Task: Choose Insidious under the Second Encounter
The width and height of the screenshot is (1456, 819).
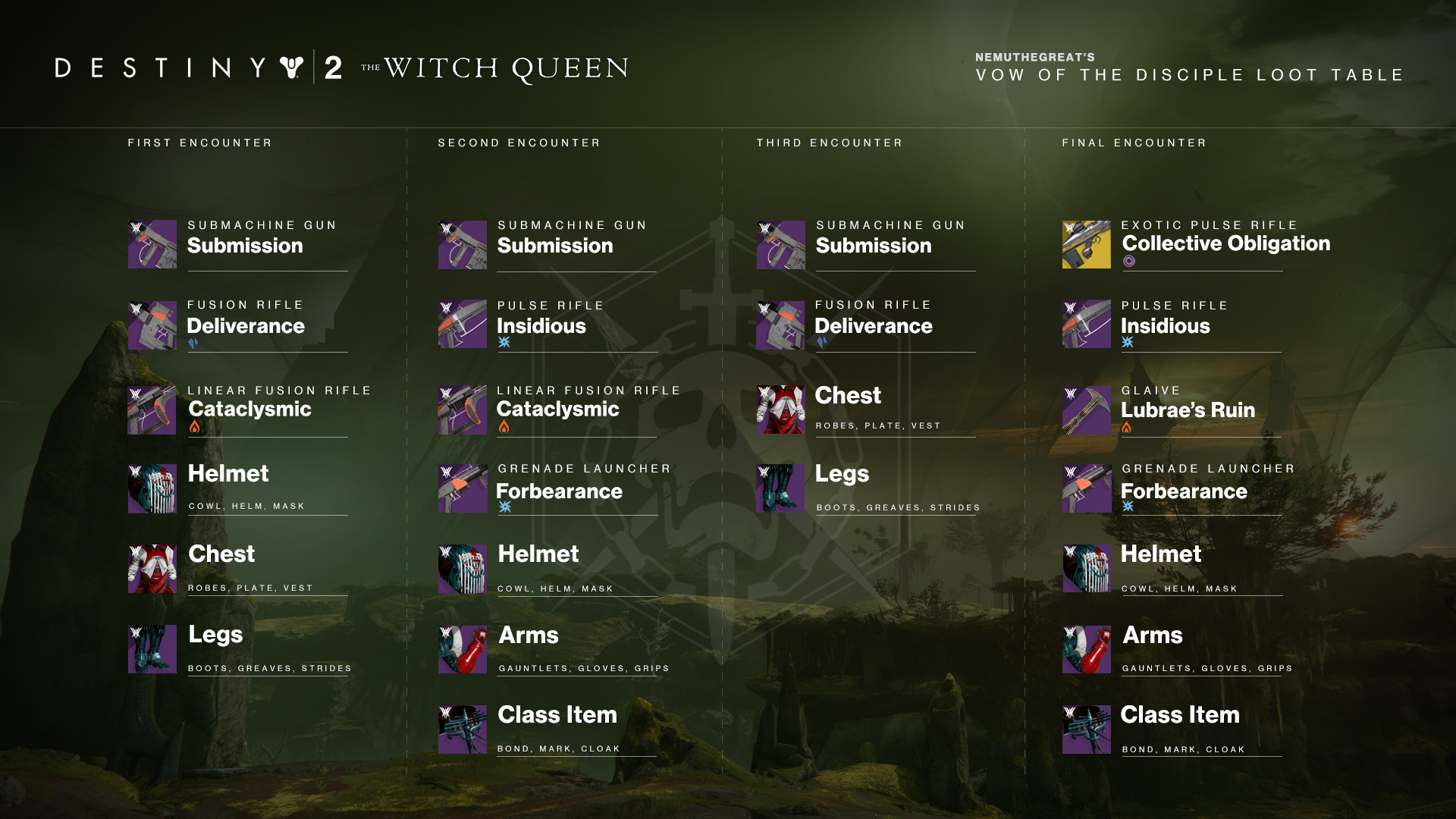Action: [541, 326]
